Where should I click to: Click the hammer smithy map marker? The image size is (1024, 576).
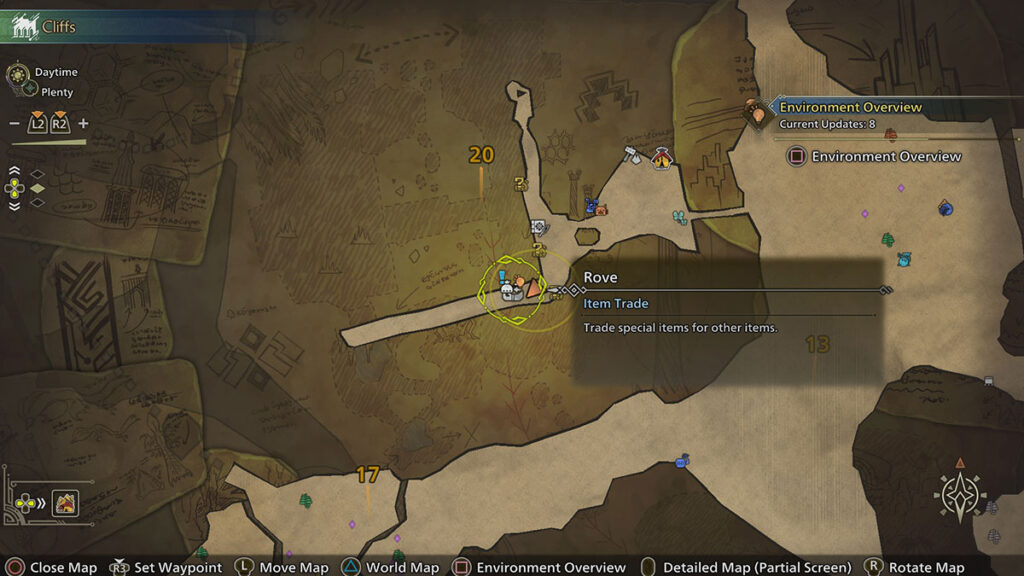coord(631,155)
